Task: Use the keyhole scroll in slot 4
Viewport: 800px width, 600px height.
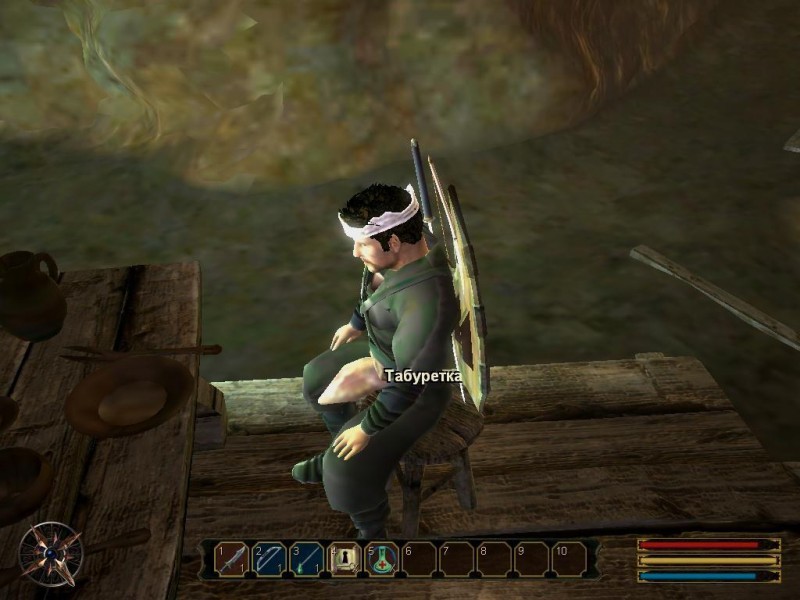Action: coord(345,559)
